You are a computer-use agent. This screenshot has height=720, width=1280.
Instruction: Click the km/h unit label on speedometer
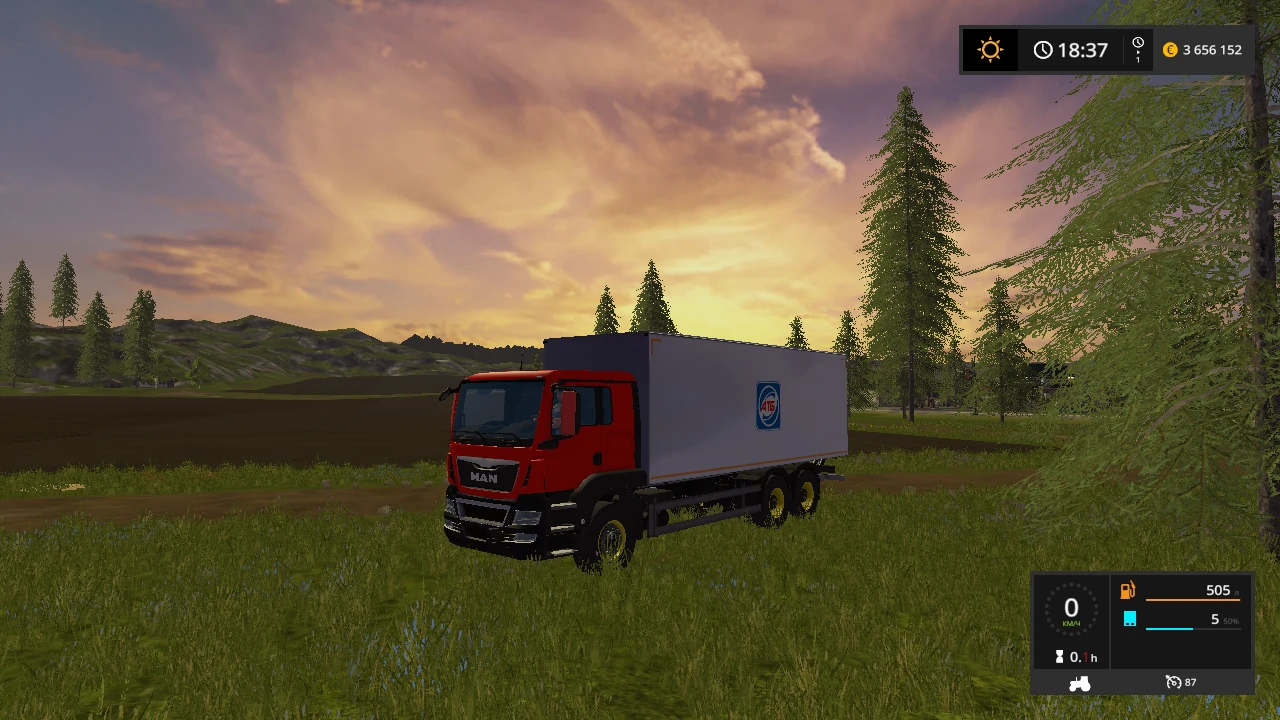coord(1071,622)
